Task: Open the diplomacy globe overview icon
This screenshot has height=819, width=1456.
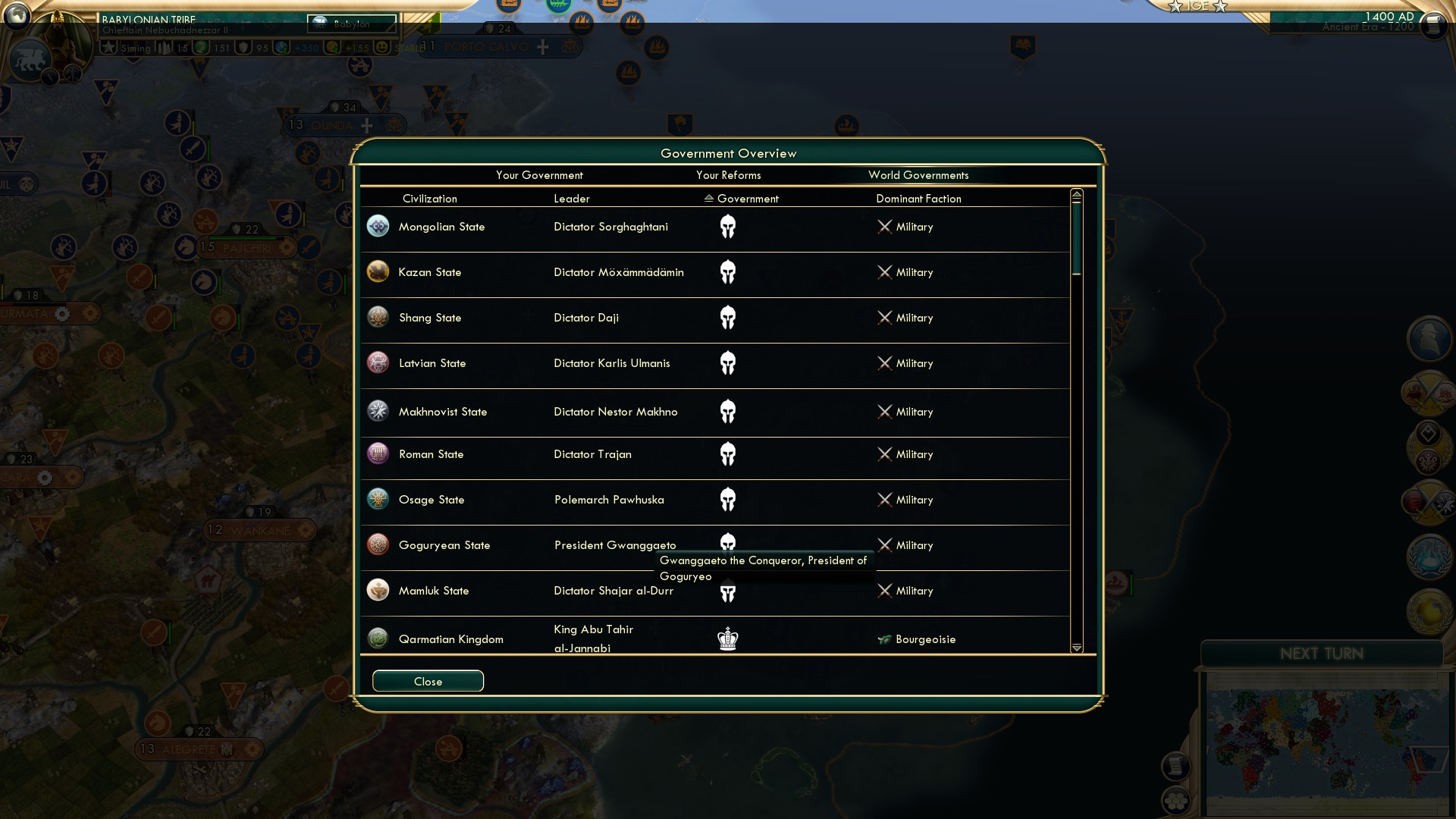Action: click(1428, 612)
